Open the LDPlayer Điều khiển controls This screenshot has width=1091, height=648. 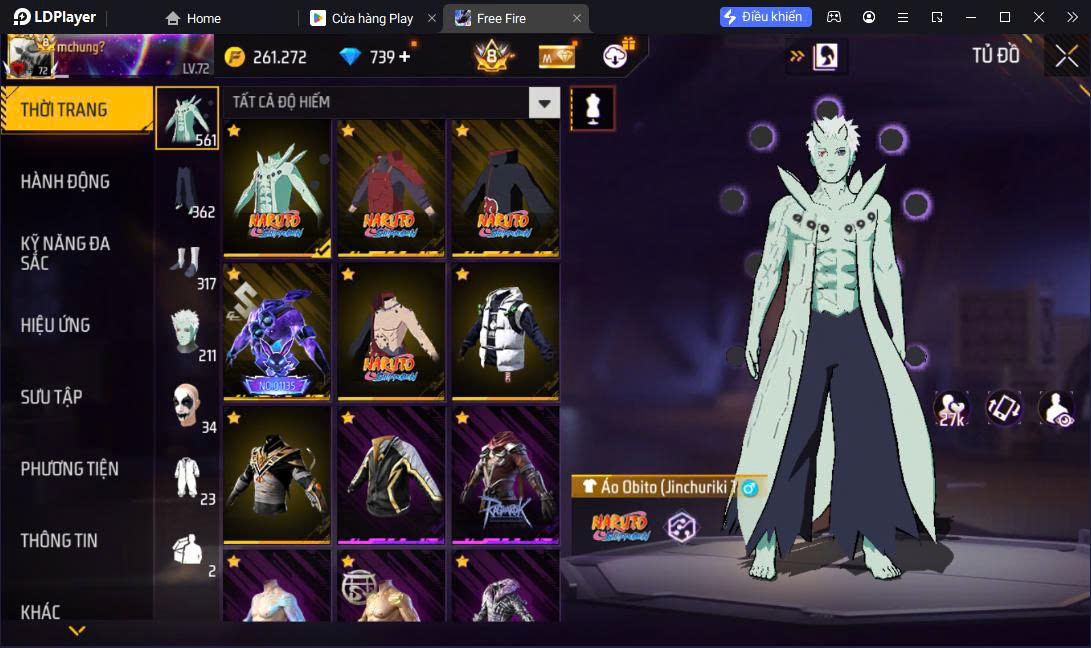pyautogui.click(x=765, y=17)
